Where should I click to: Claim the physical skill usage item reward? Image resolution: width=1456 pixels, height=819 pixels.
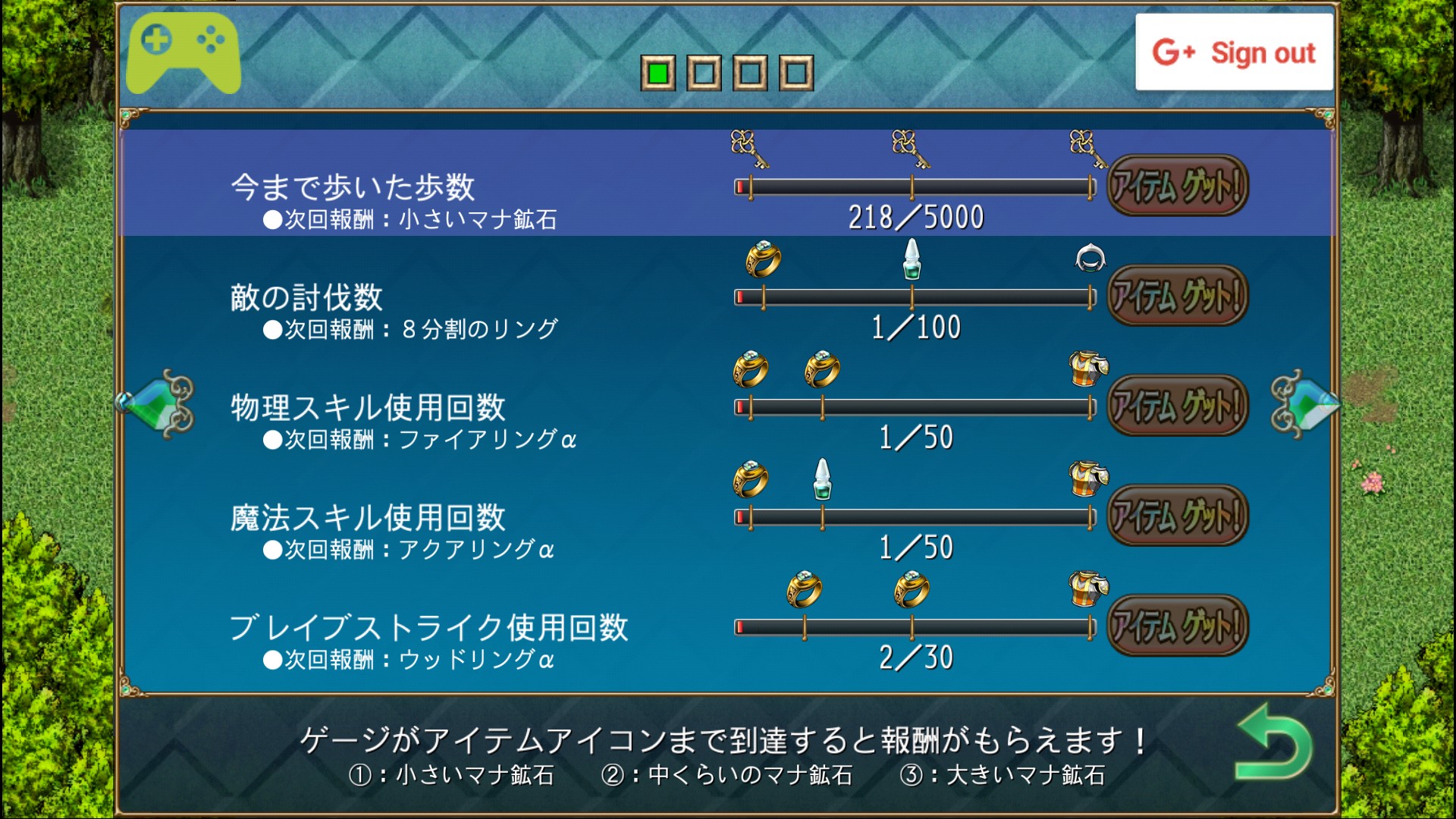point(1177,406)
